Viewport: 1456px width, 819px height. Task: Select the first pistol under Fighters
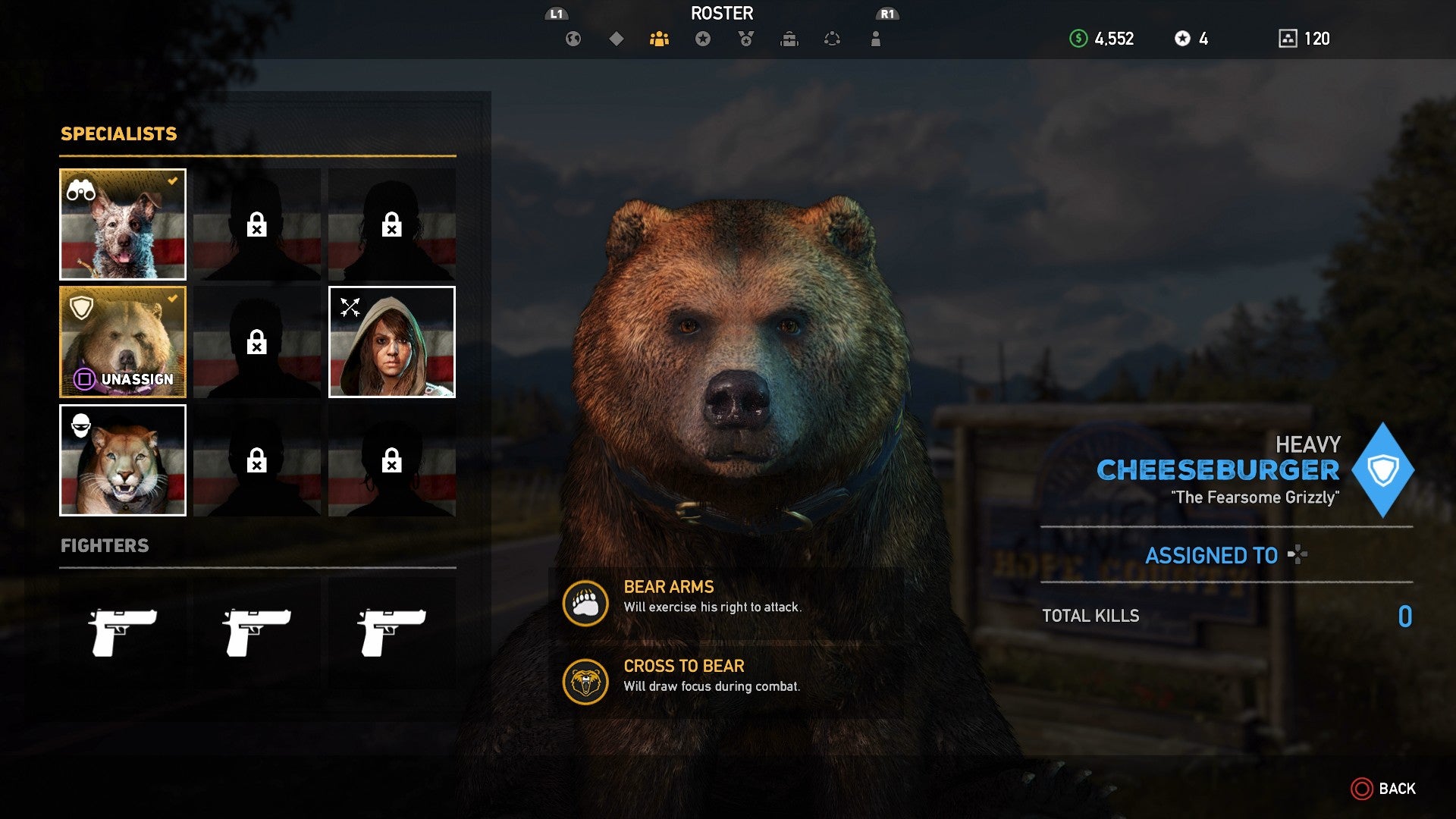pos(122,632)
